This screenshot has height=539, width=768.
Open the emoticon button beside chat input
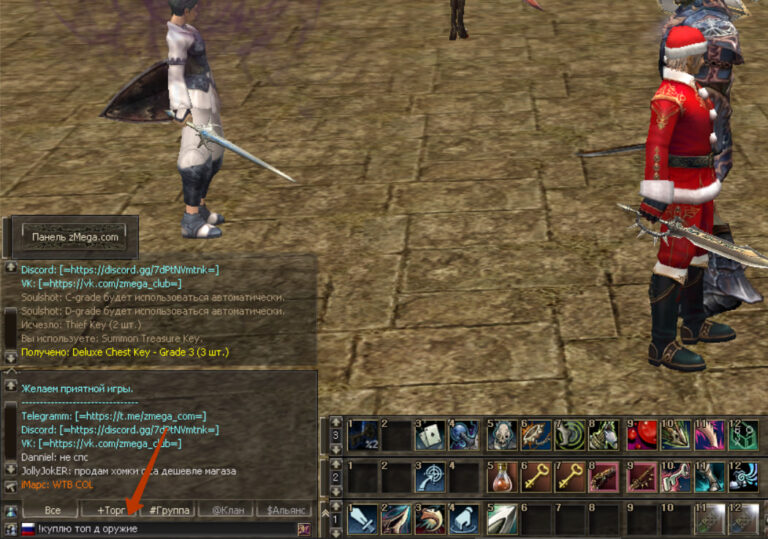[304, 528]
